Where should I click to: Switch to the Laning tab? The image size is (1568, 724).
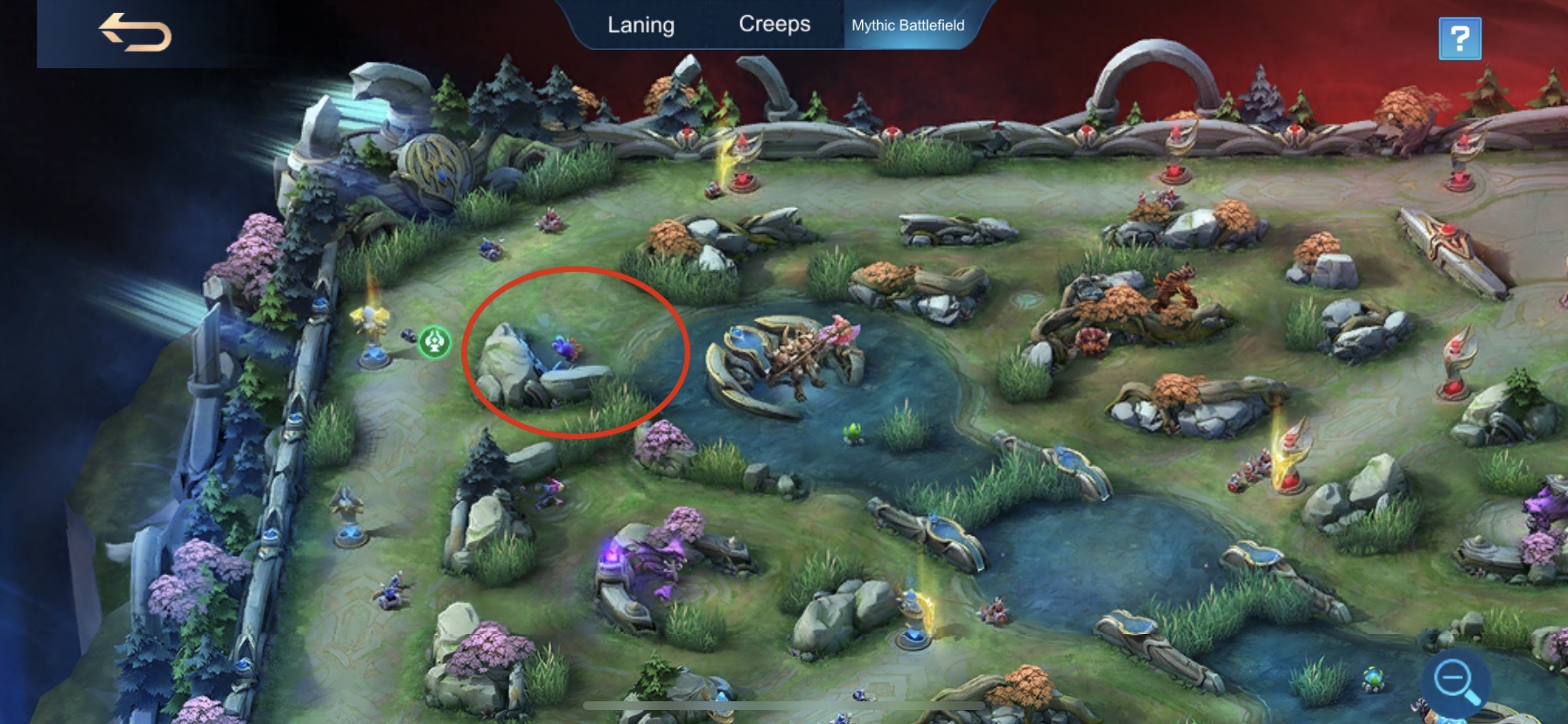click(641, 24)
